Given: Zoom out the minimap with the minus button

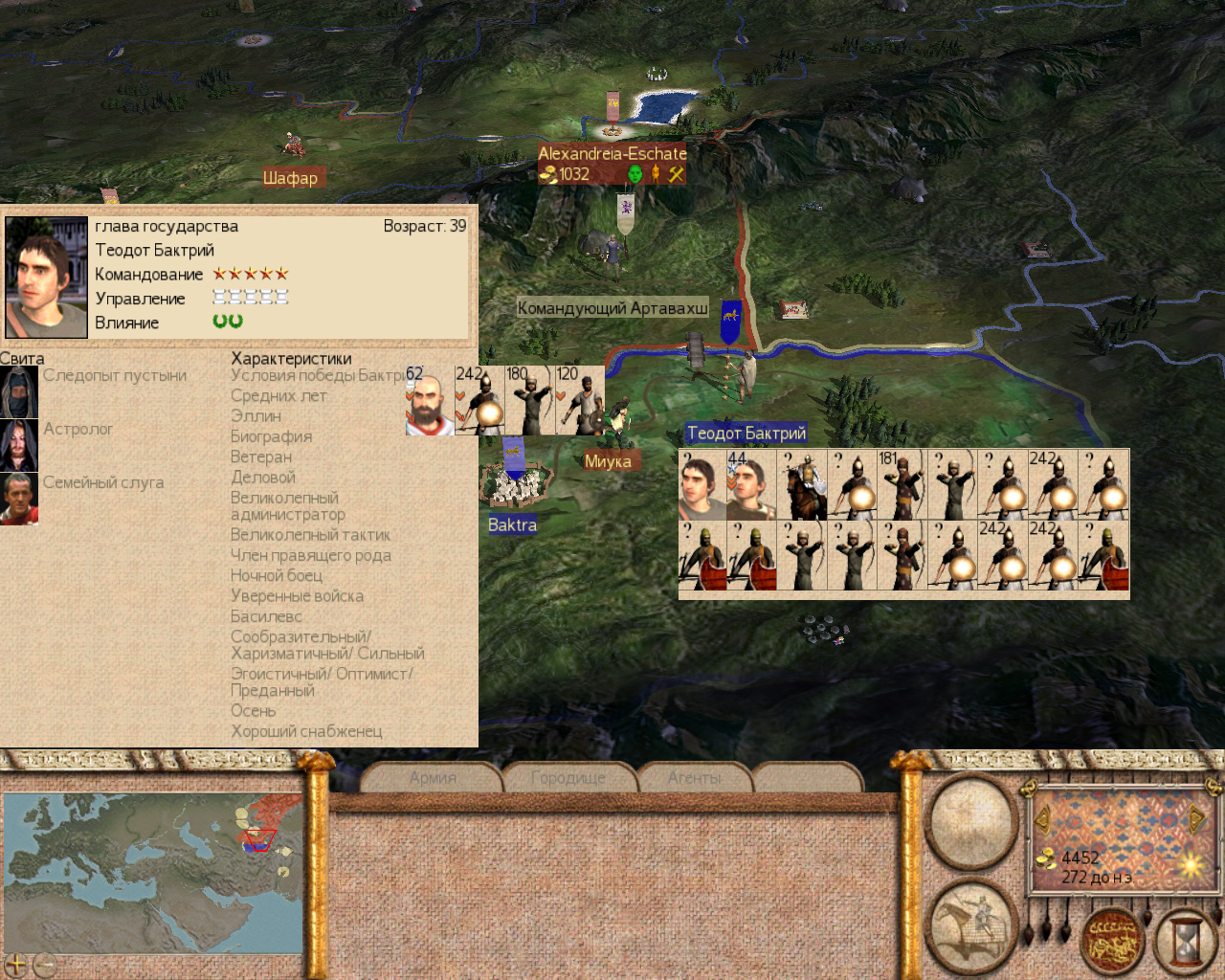Looking at the screenshot, I should [44, 964].
